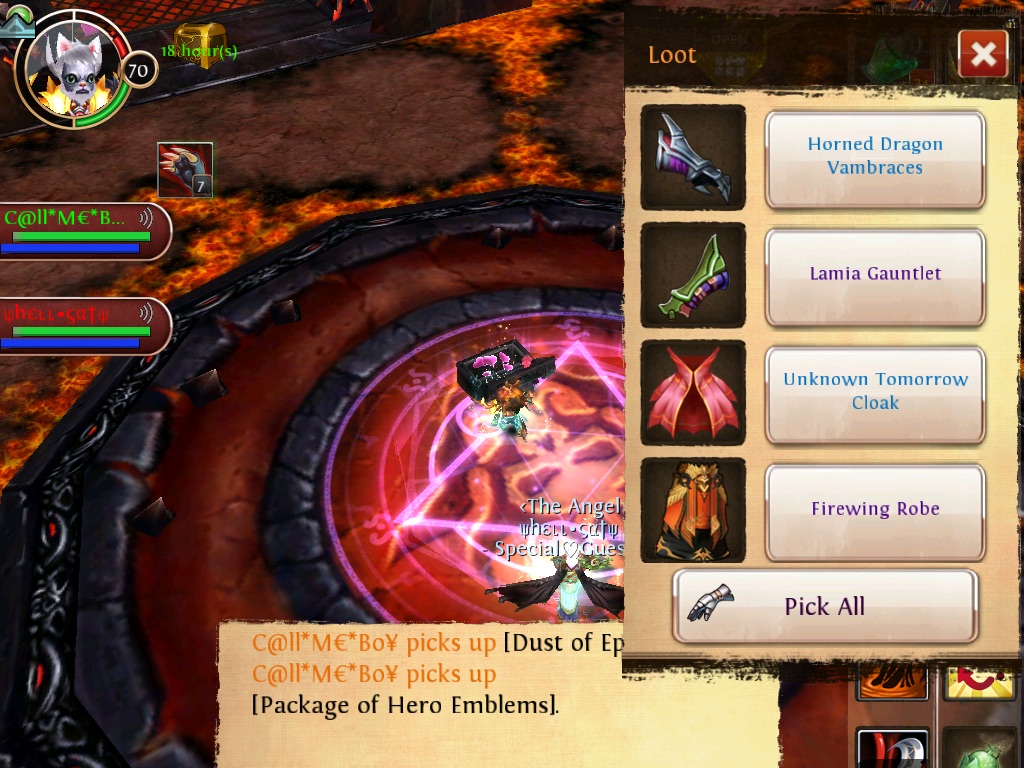Tap the red claw buff icon
1024x768 pixels.
pos(185,170)
